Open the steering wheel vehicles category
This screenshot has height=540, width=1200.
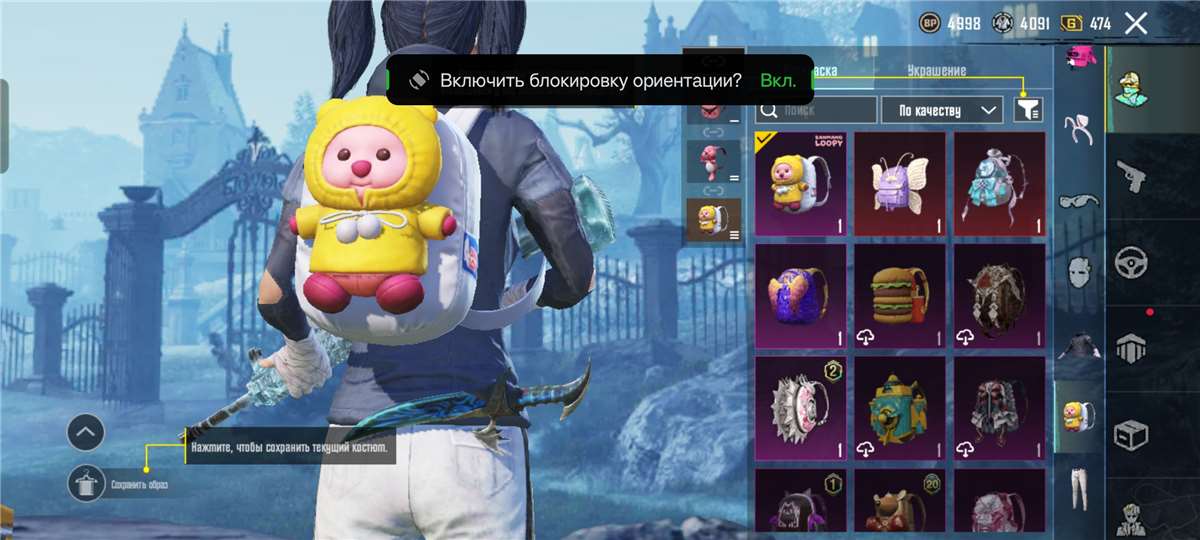pyautogui.click(x=1131, y=263)
